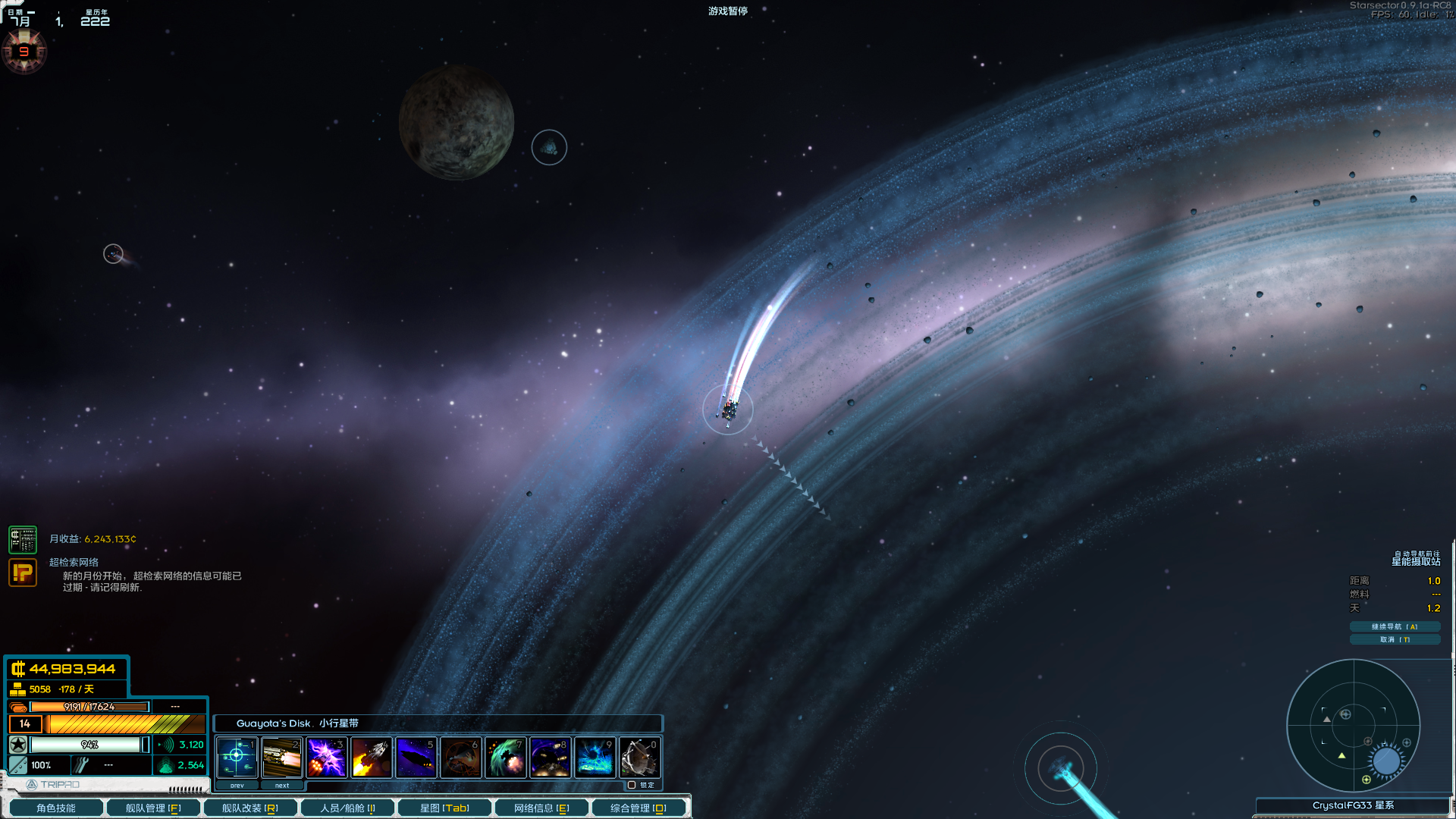The height and width of the screenshot is (819, 1456).
Task: Click the 94% combat readiness bar
Action: [91, 745]
